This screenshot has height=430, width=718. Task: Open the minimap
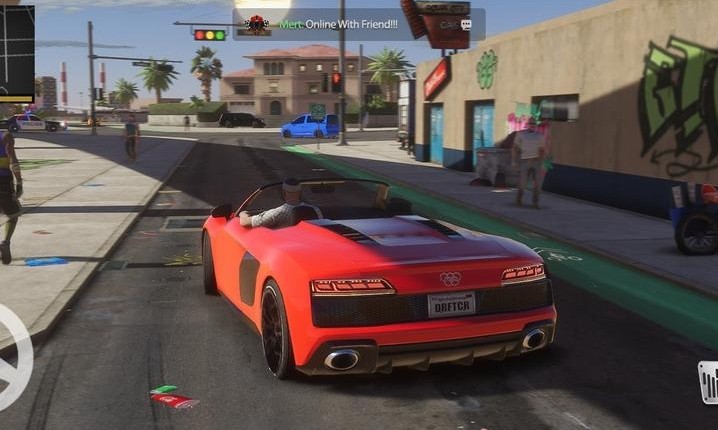click(x=17, y=50)
